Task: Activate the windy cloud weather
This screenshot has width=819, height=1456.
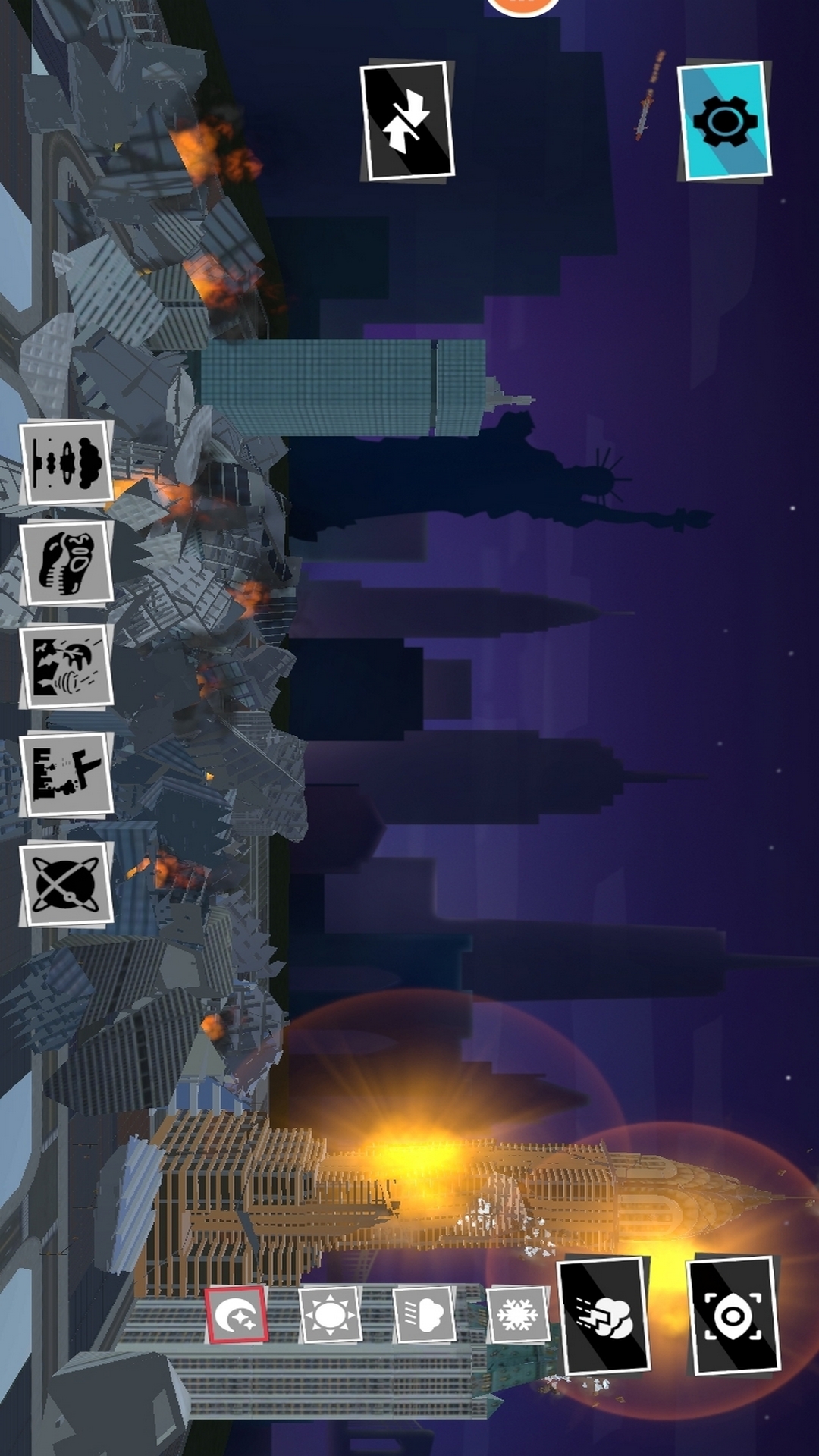Action: coord(424,1314)
